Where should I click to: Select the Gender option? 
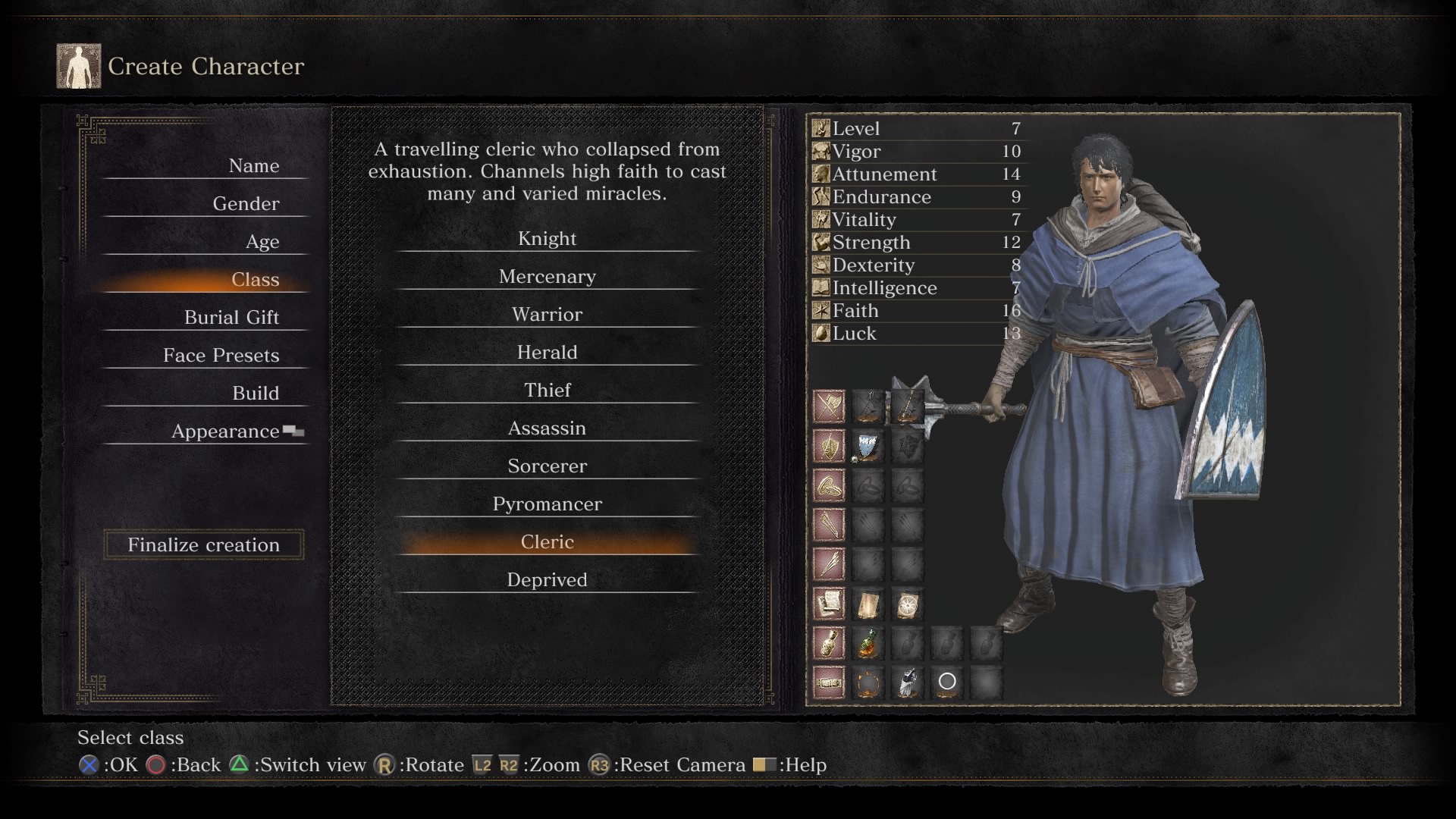click(246, 204)
